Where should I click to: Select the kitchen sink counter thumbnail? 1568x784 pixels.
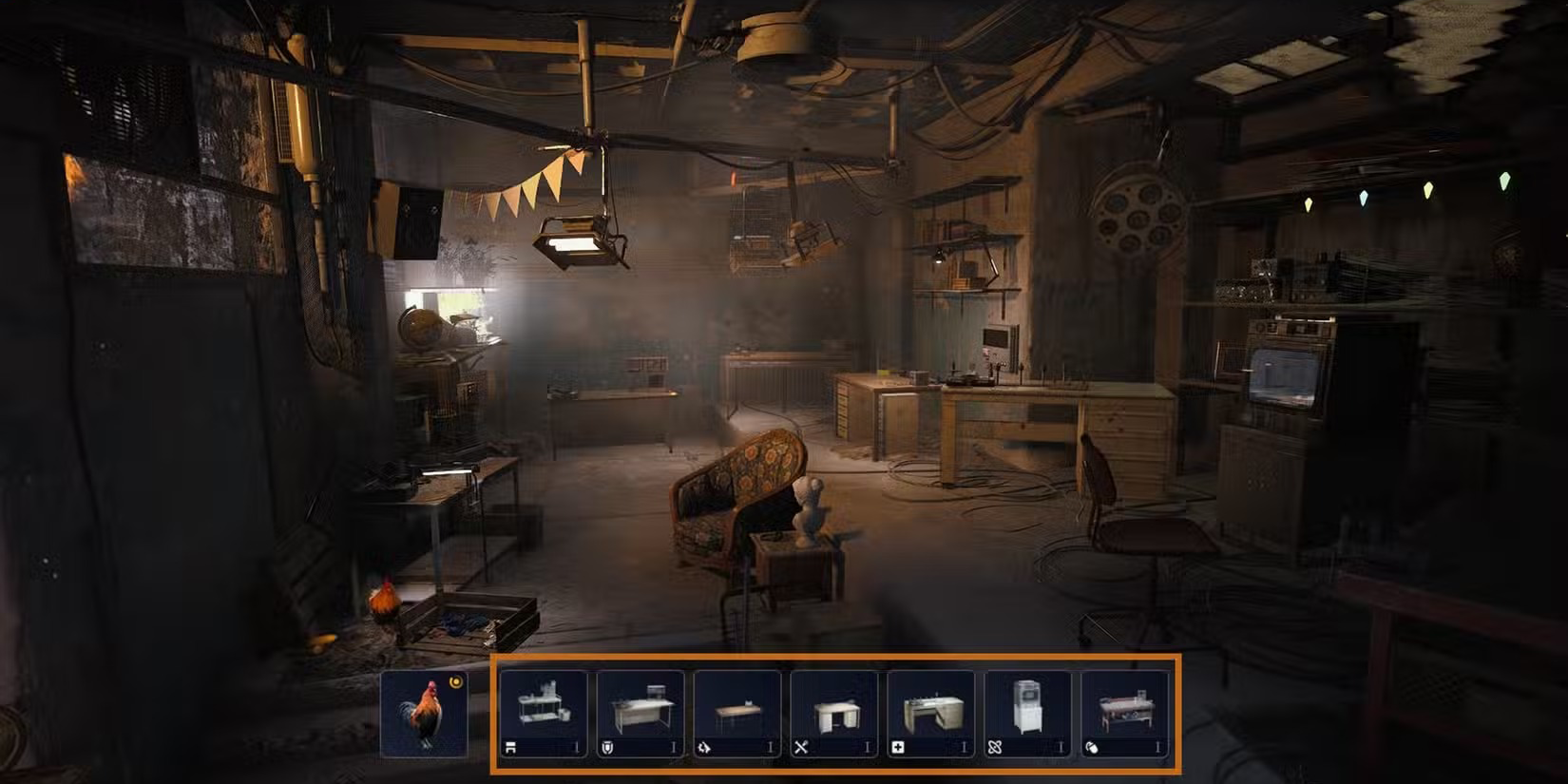coord(929,706)
